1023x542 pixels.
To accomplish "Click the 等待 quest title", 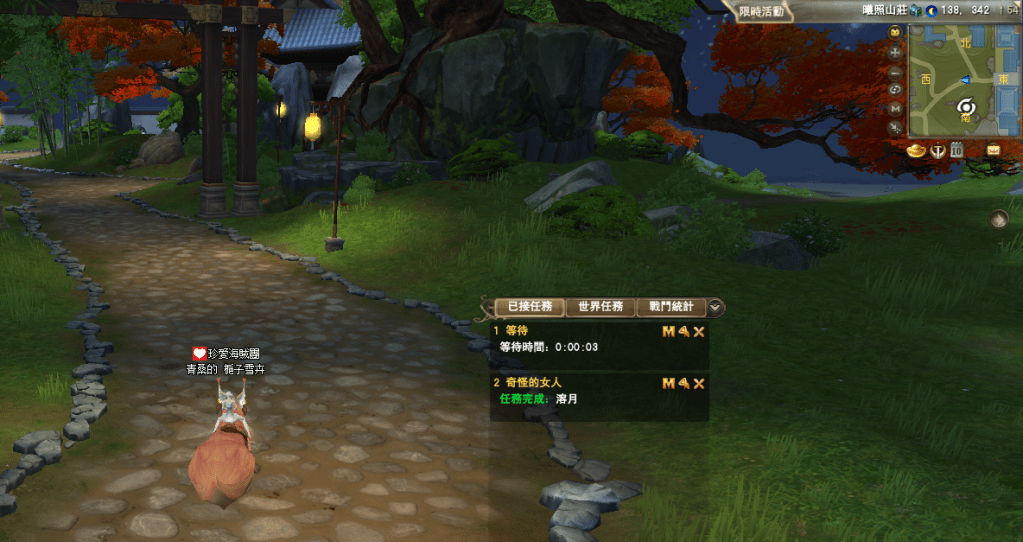I will click(516, 330).
